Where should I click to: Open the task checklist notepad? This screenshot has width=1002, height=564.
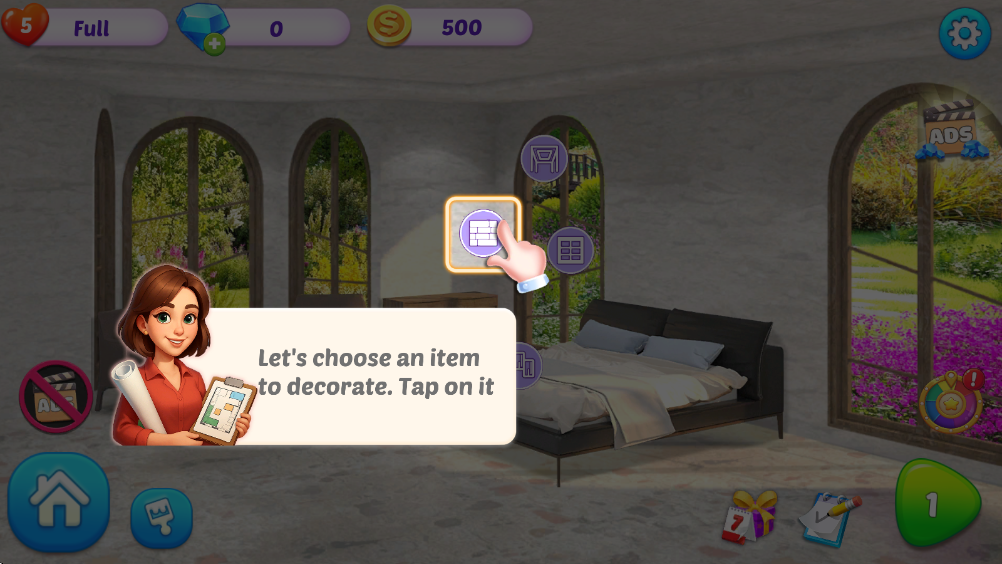(x=829, y=516)
